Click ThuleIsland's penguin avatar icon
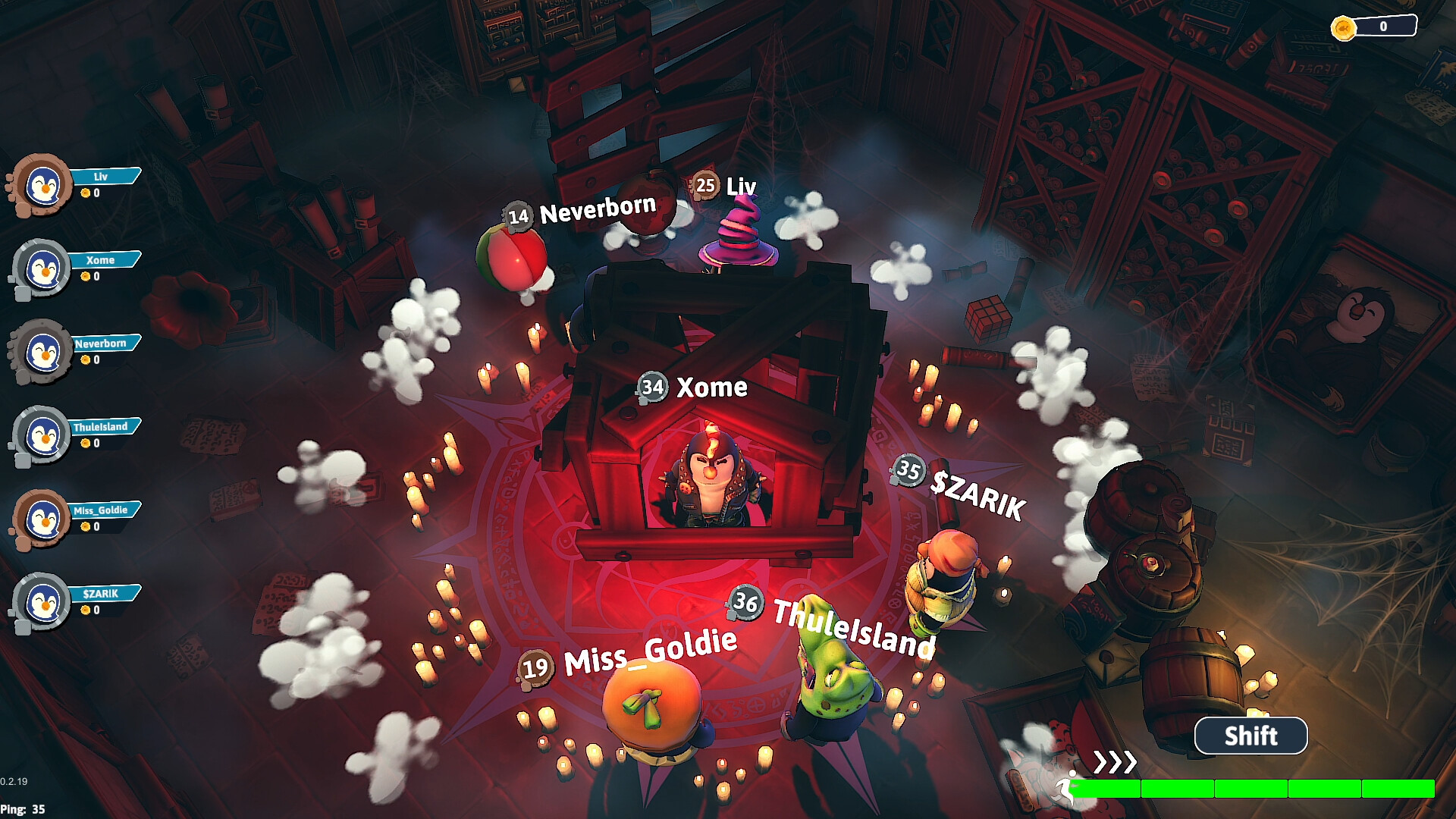This screenshot has width=1456, height=819. [x=42, y=435]
